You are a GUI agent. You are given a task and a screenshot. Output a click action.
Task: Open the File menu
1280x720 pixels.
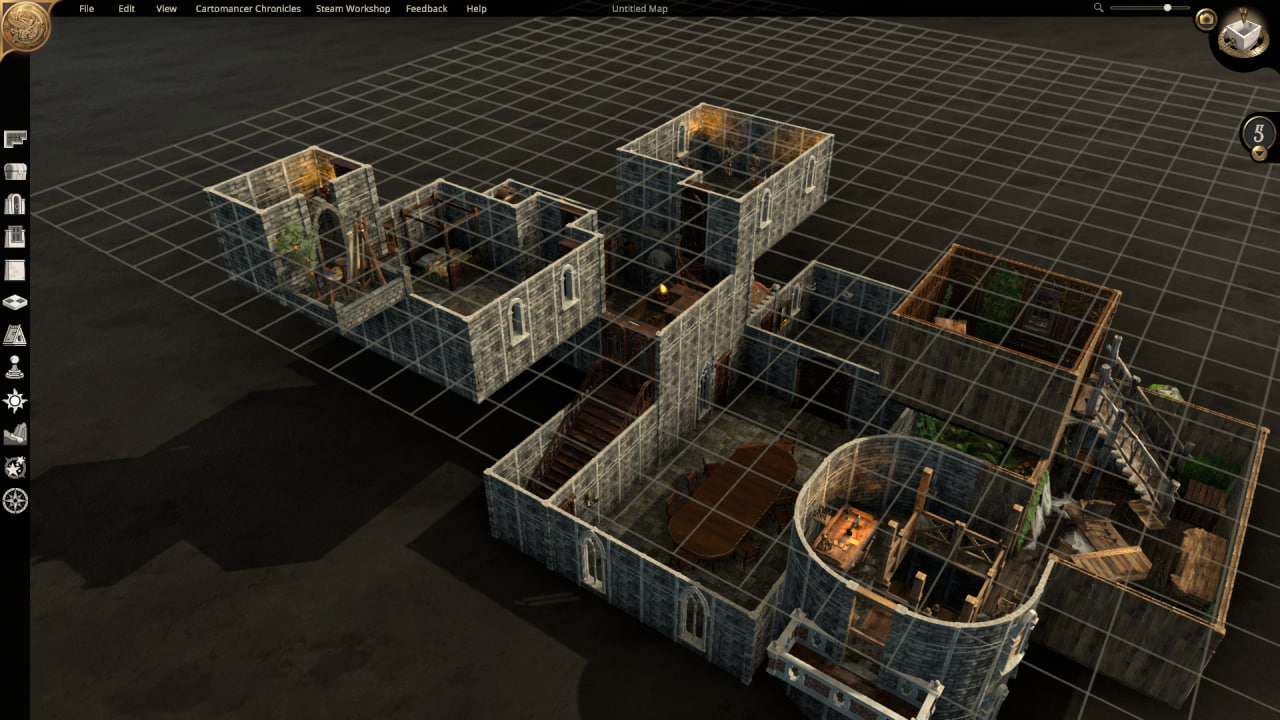pos(86,9)
